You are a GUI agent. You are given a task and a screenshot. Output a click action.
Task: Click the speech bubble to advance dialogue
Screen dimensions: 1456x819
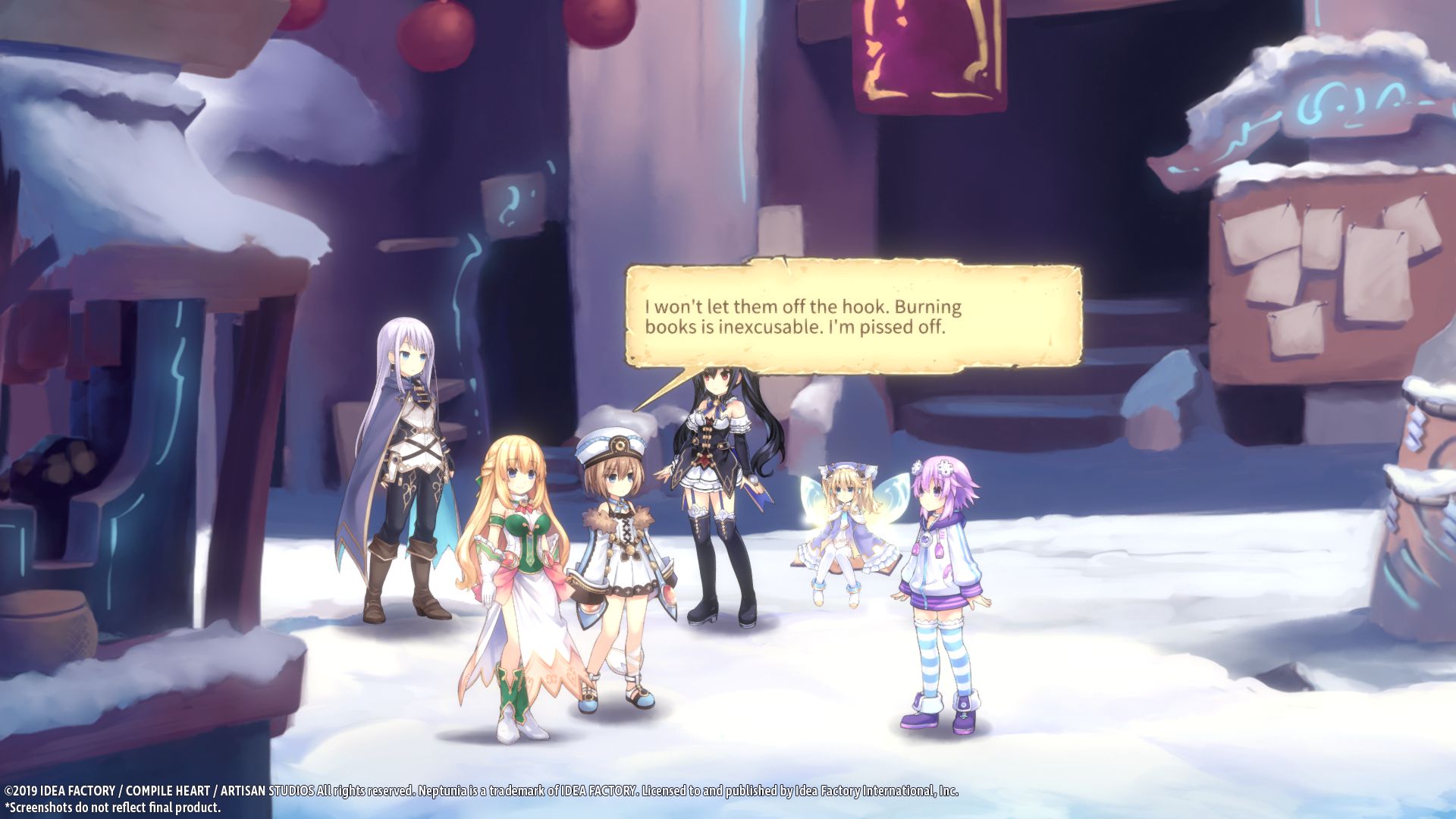(853, 317)
